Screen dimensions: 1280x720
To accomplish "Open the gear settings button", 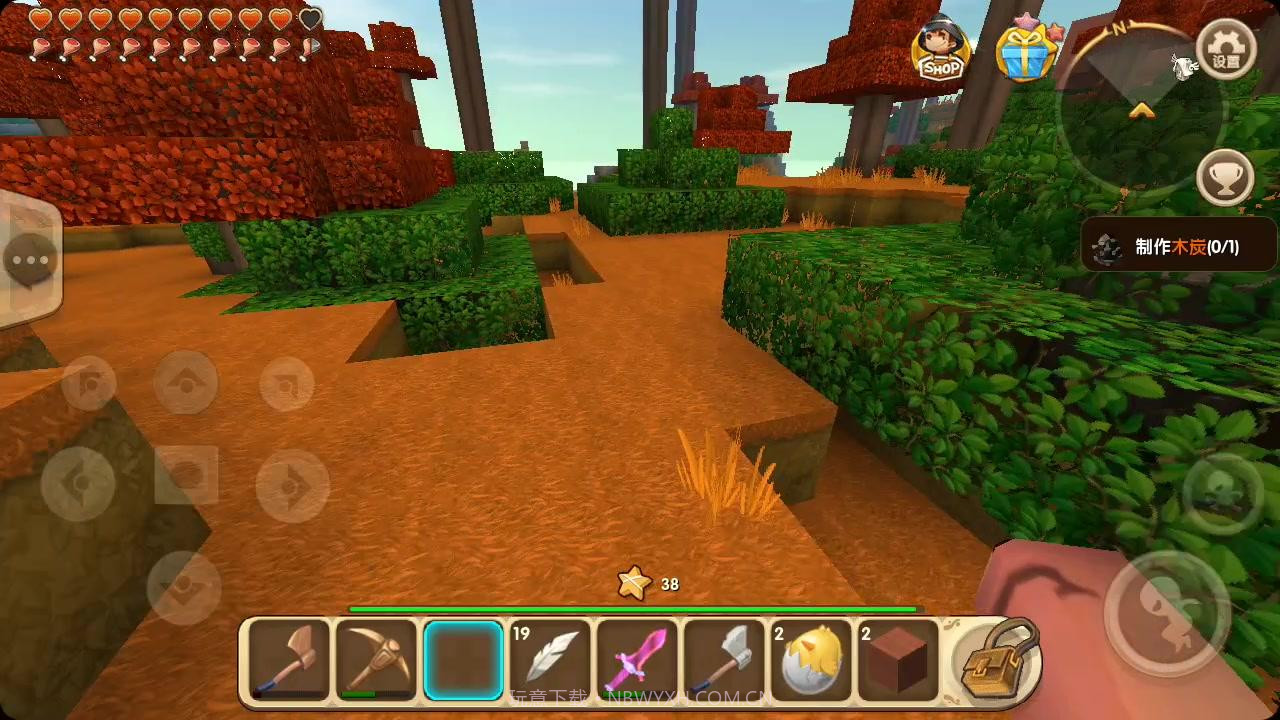I will pyautogui.click(x=1226, y=50).
